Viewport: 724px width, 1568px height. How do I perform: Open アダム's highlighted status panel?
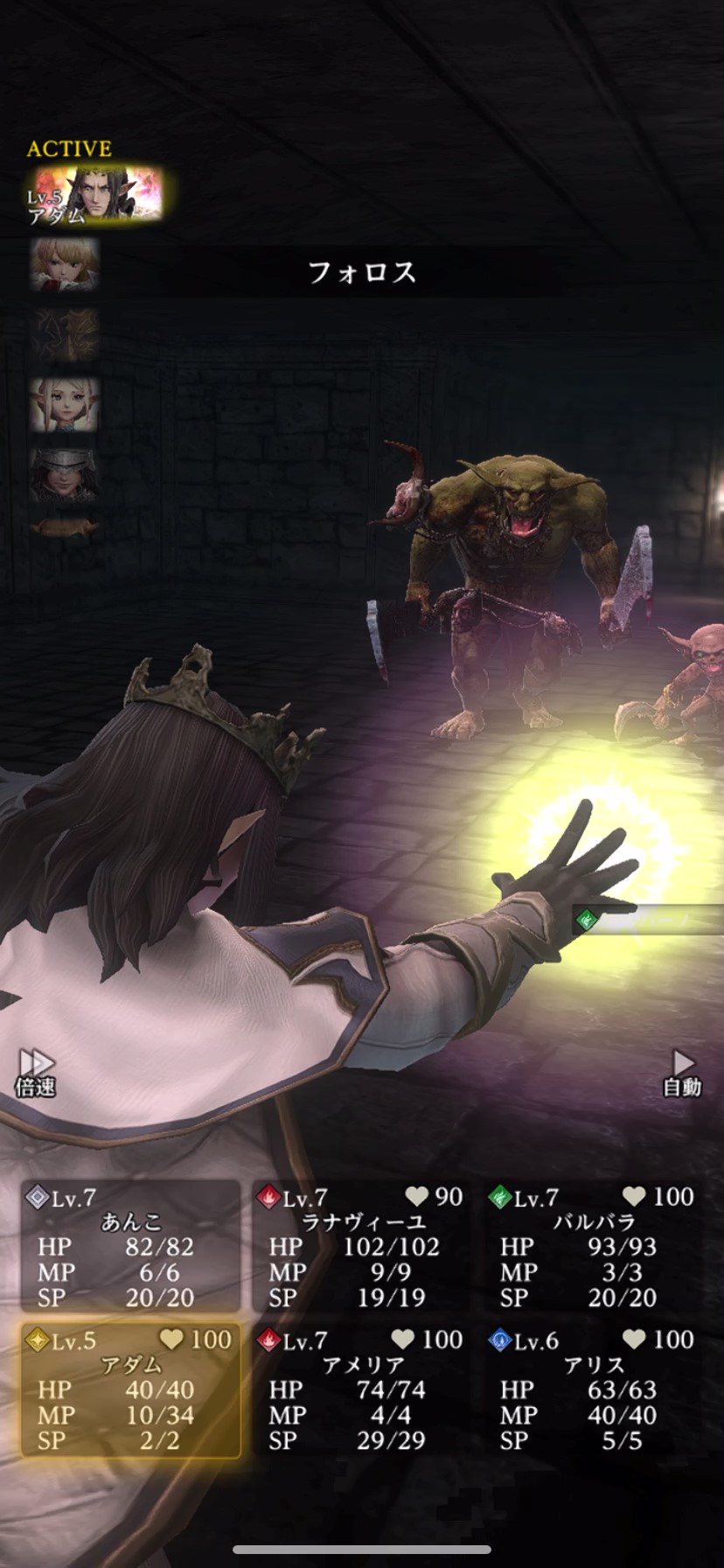point(131,1389)
